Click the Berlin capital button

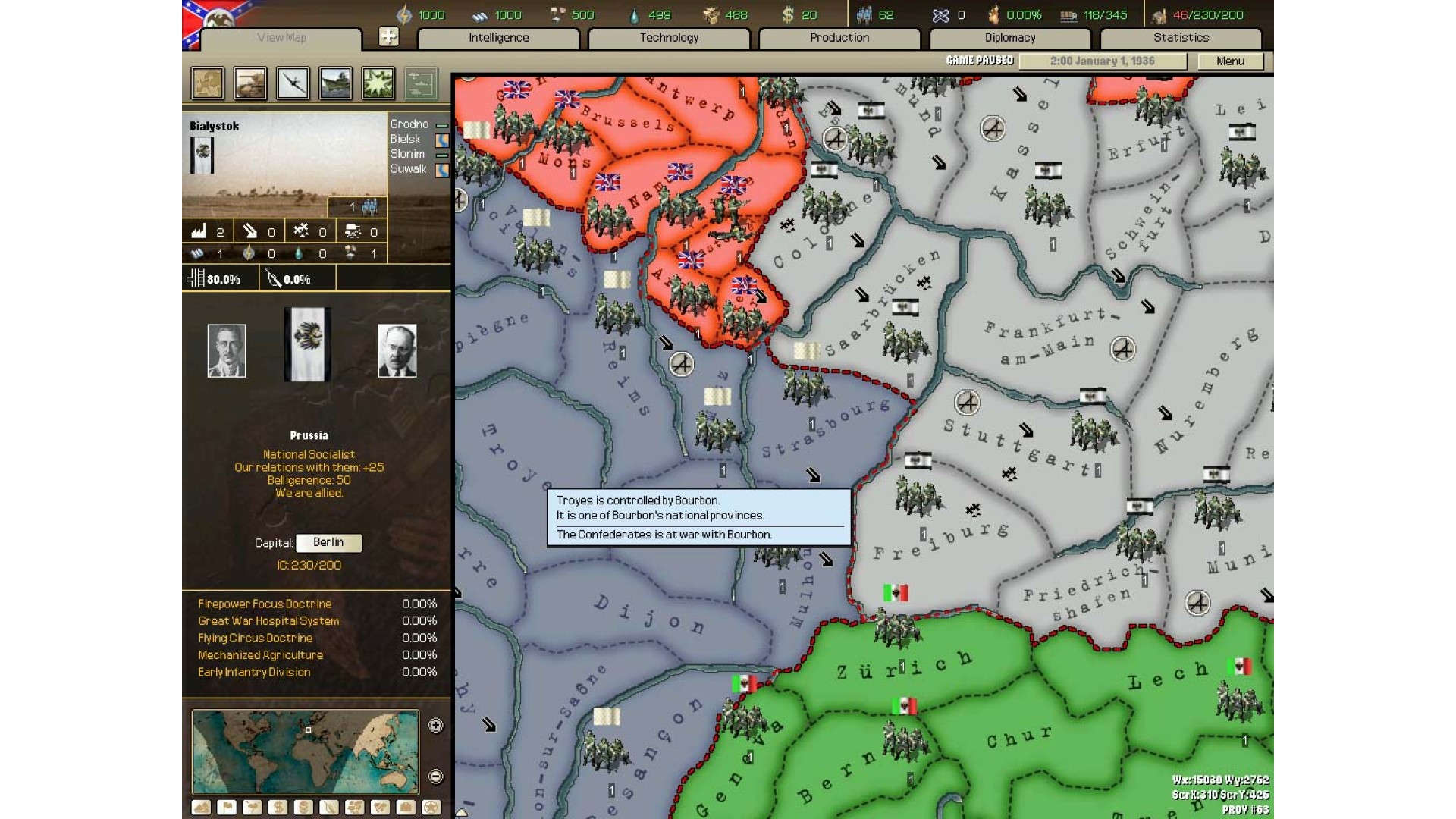pos(328,543)
